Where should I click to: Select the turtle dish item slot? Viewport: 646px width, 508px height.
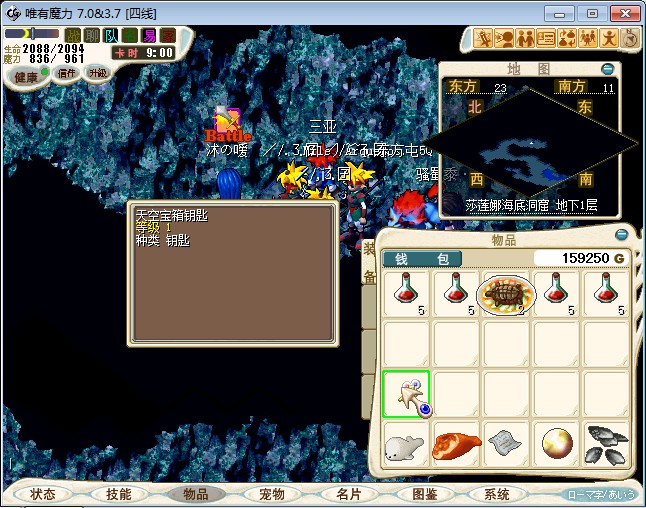[506, 294]
